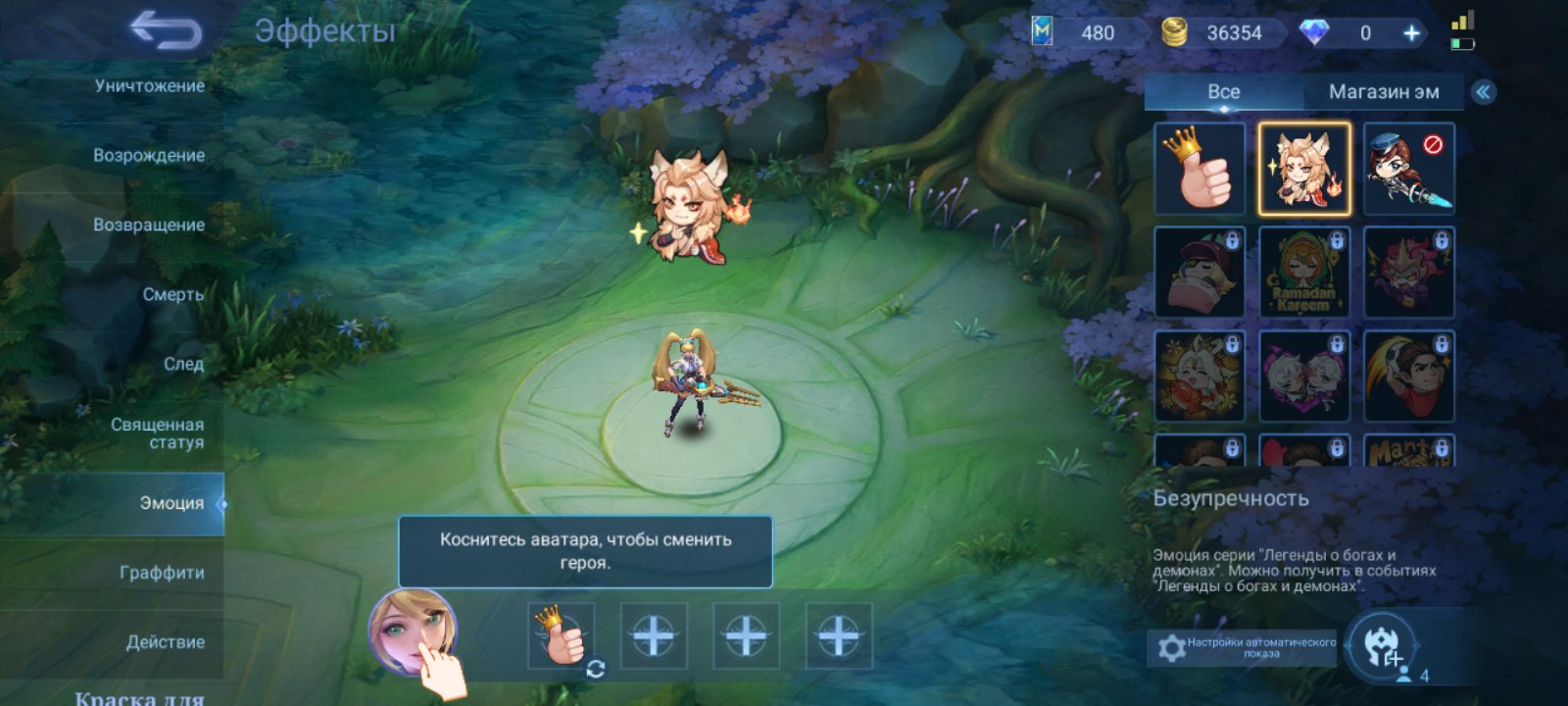
Task: Switch to the Магазин эм tab
Action: pos(1384,92)
